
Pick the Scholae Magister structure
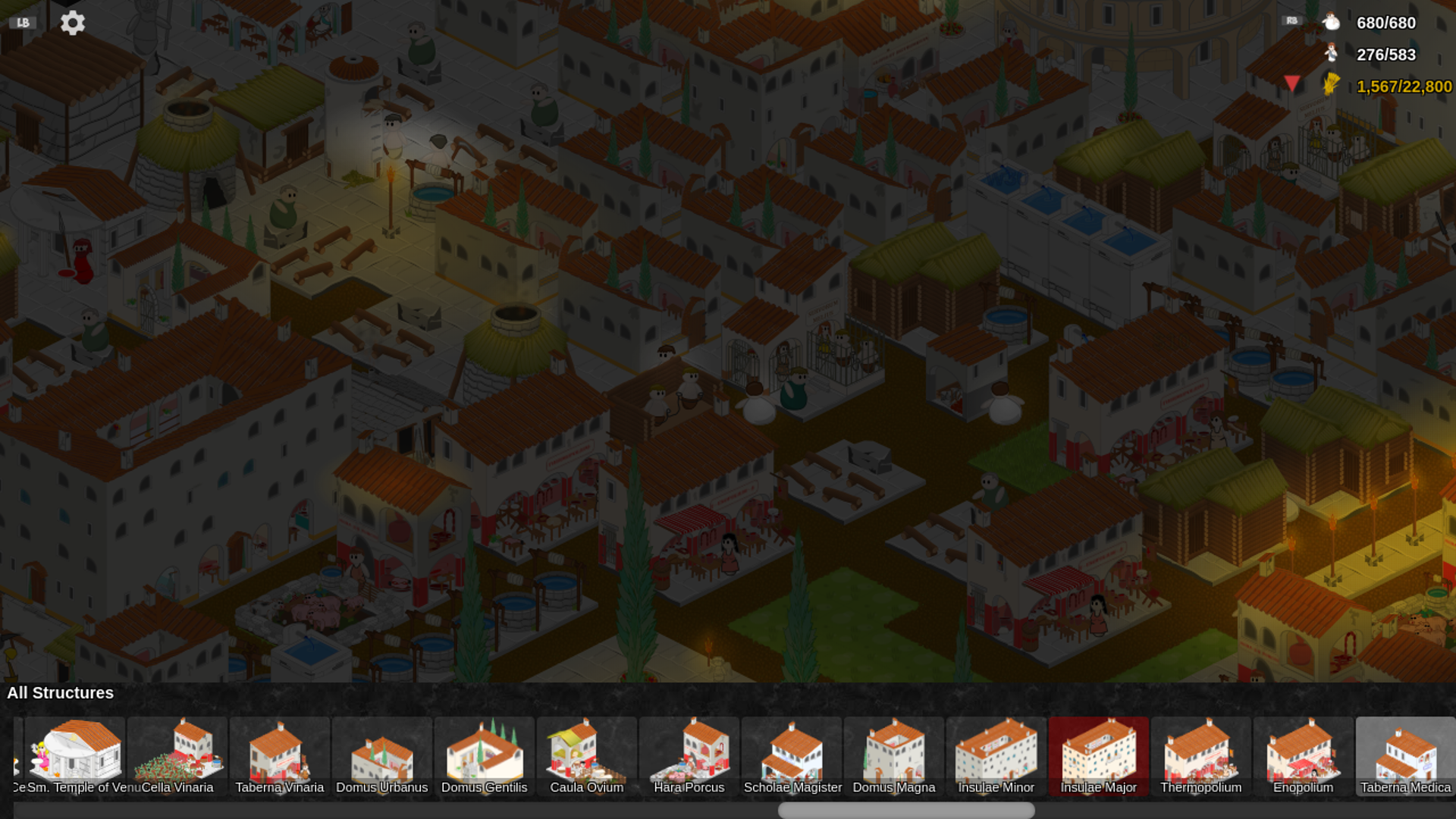(792, 756)
